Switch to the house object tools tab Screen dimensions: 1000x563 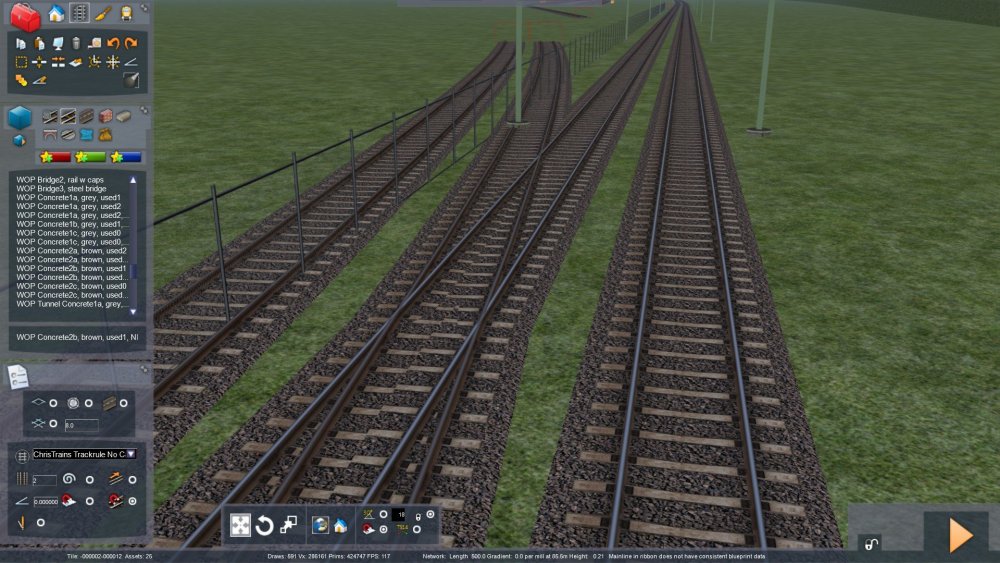(56, 13)
